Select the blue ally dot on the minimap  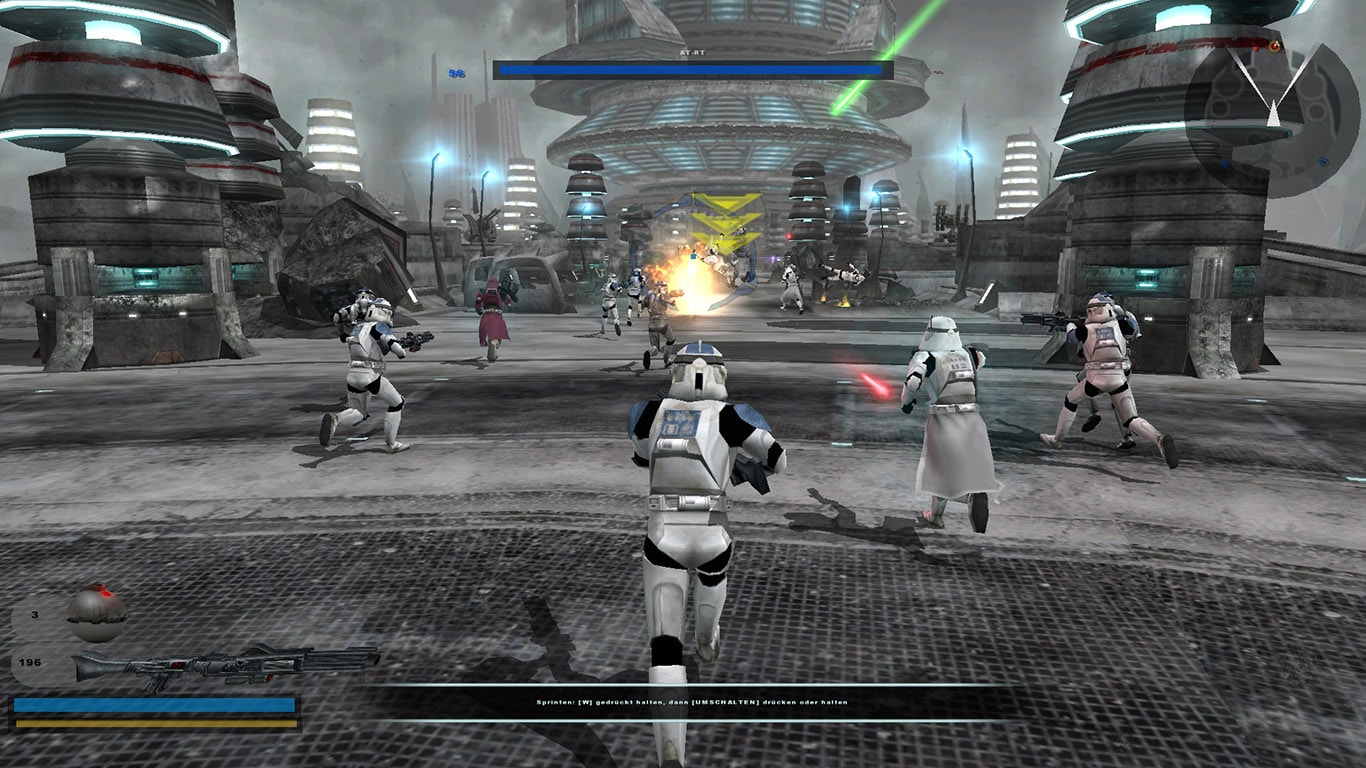(x=1323, y=163)
